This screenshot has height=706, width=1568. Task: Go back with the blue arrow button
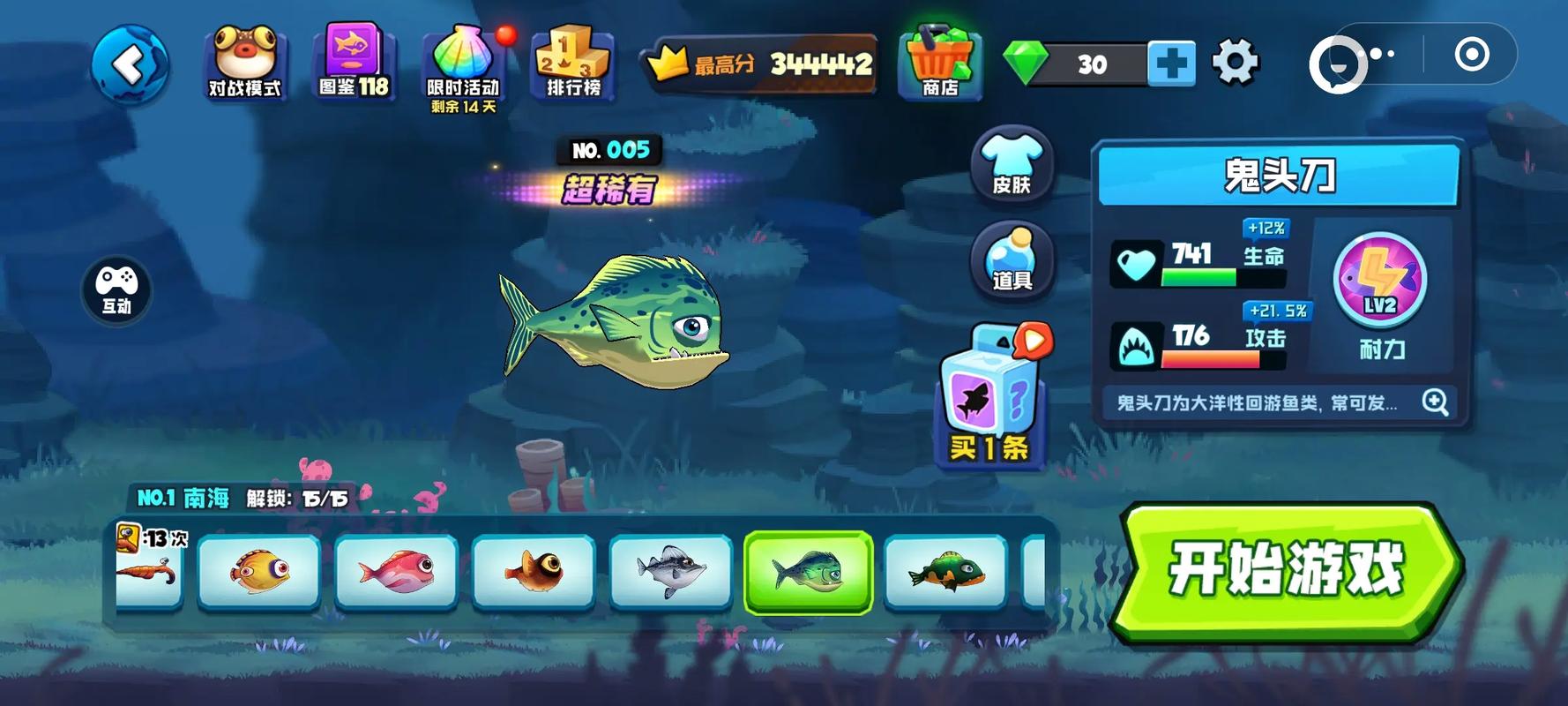tap(130, 64)
